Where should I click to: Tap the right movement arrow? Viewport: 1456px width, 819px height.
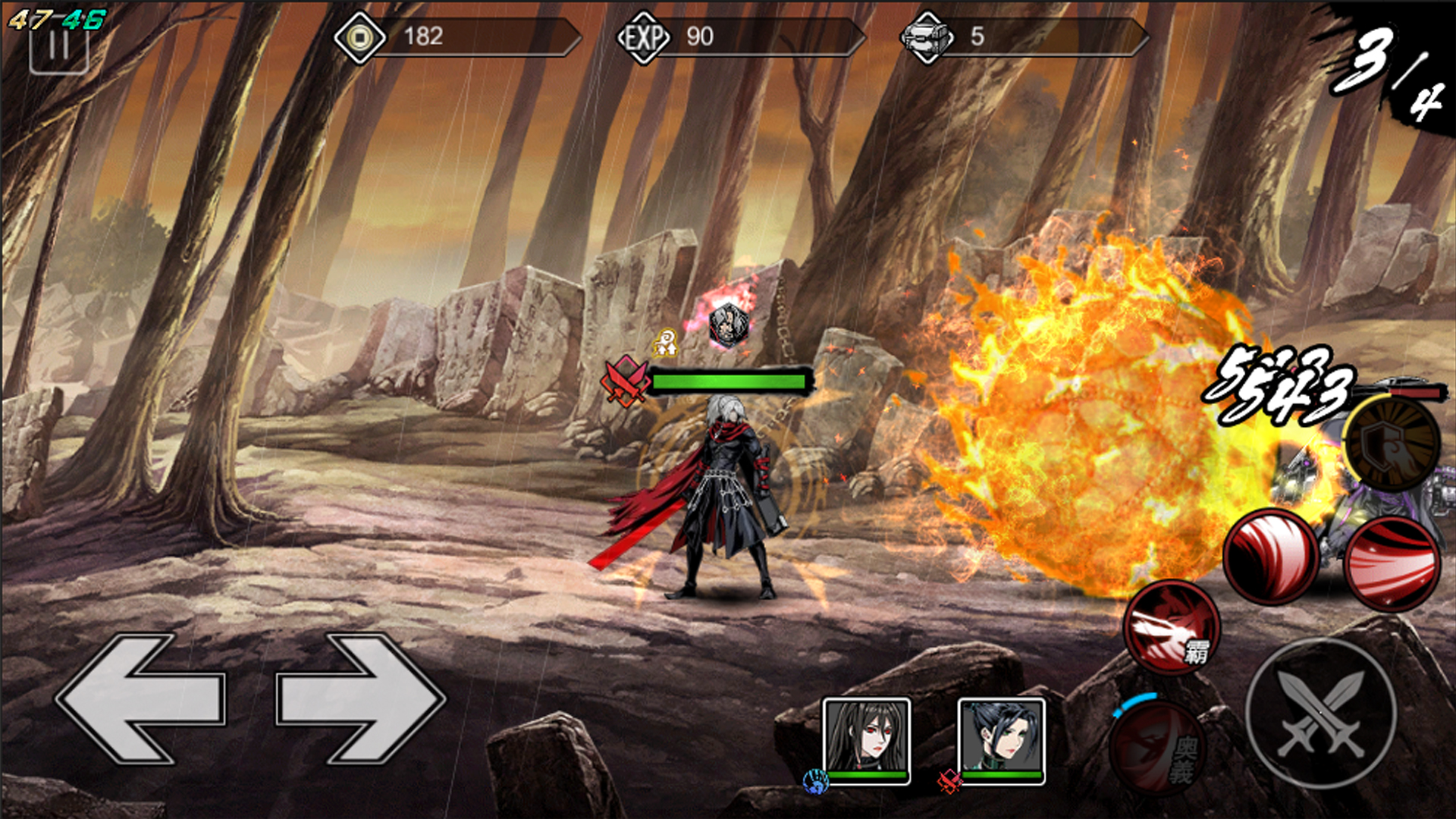click(x=360, y=698)
